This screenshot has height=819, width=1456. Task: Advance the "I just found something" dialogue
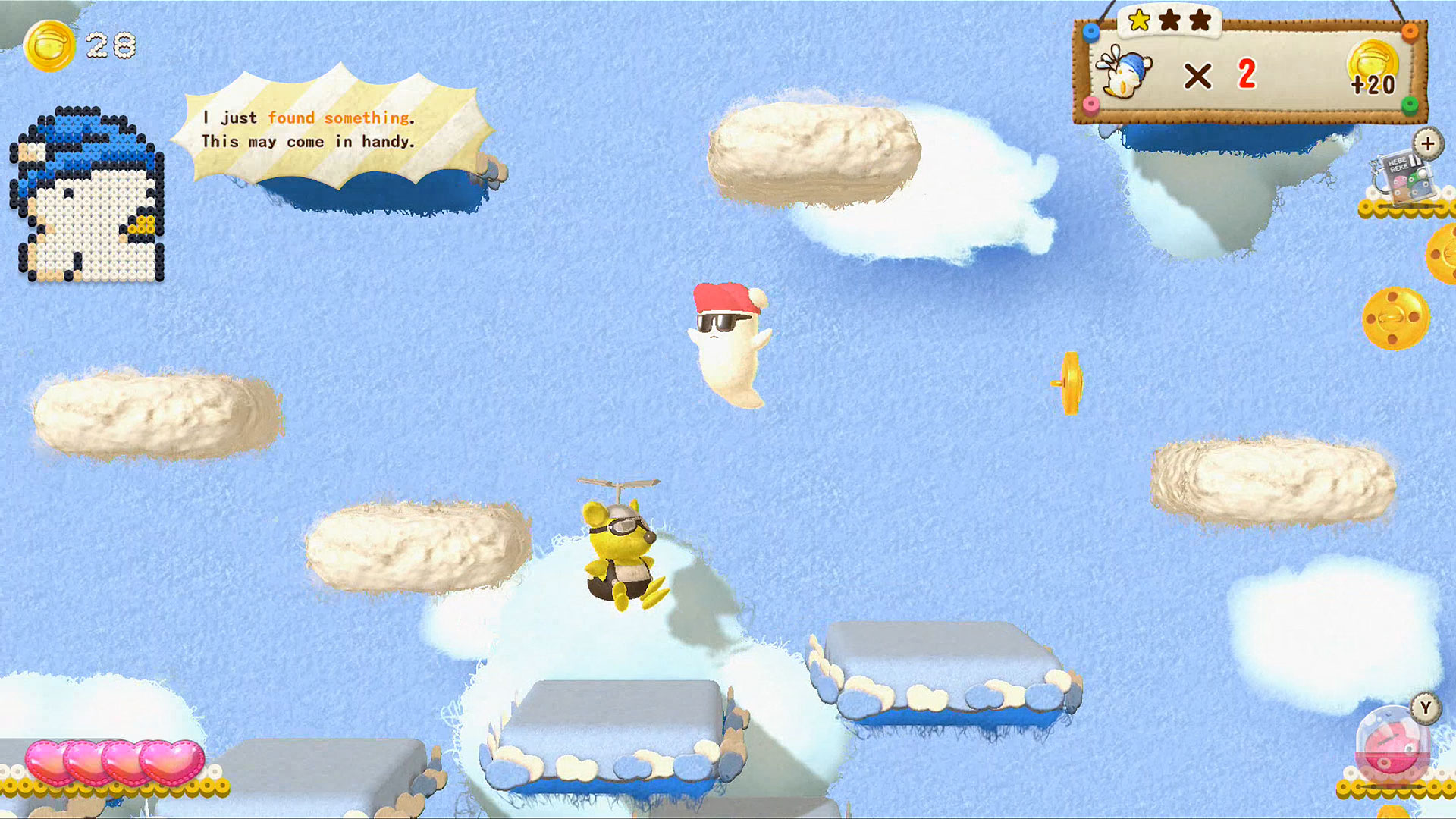(x=332, y=130)
